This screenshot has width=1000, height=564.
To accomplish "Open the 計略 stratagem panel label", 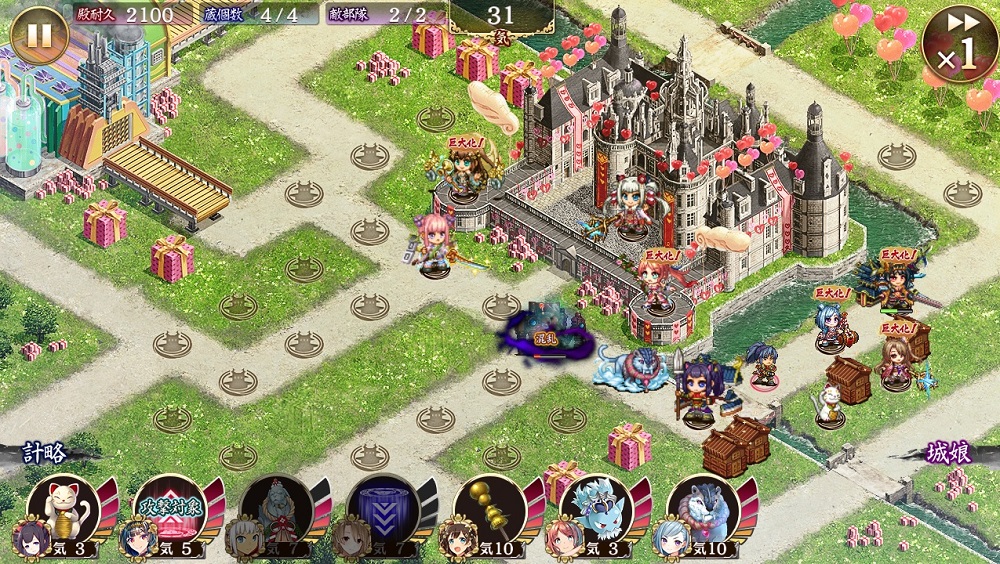I will (45, 452).
